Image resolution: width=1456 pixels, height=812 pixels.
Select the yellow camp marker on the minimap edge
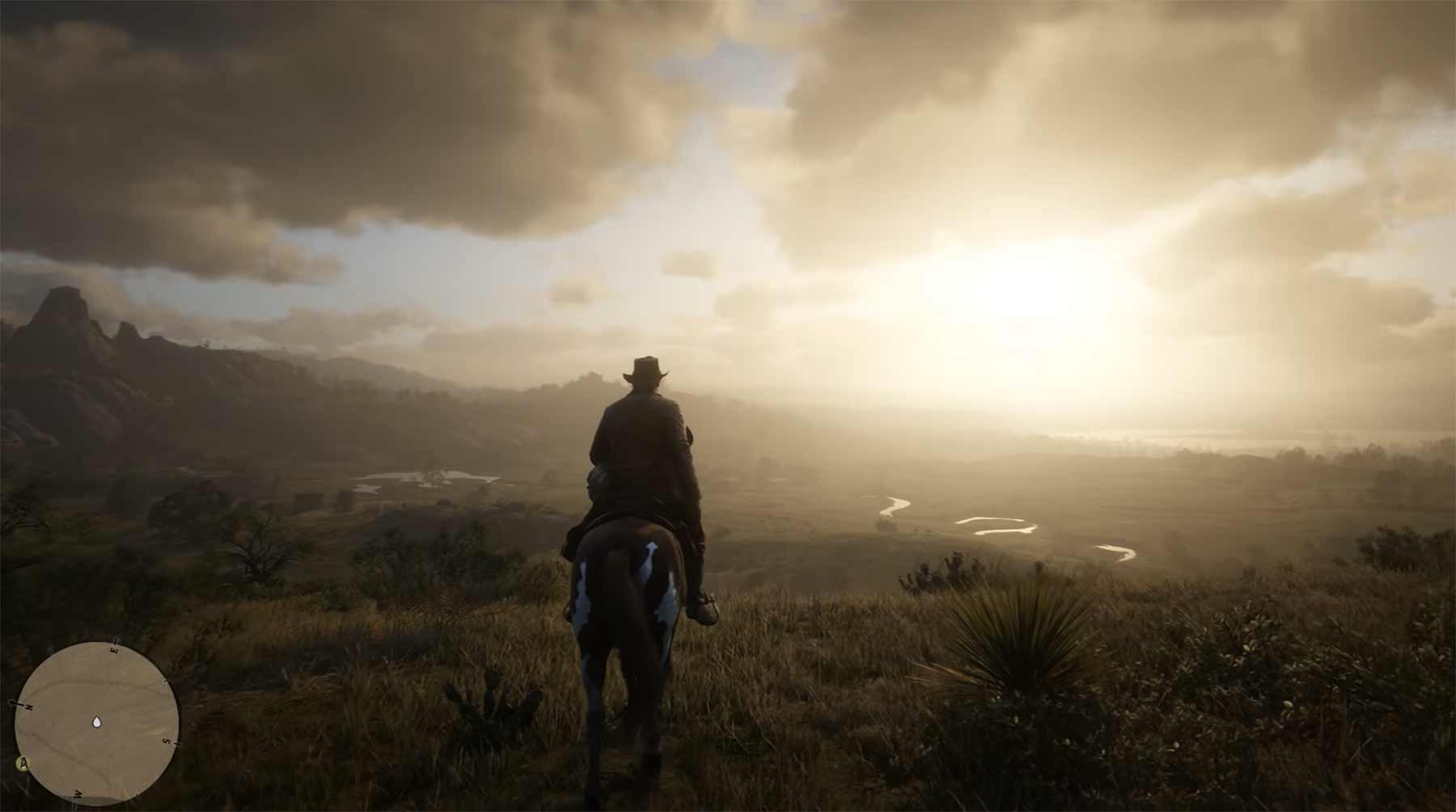(23, 762)
